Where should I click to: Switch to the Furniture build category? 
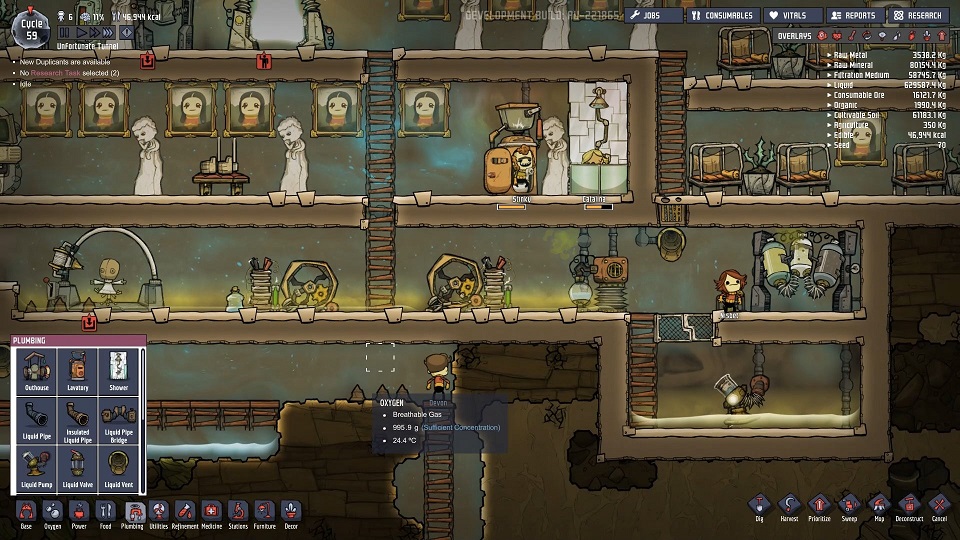[264, 514]
